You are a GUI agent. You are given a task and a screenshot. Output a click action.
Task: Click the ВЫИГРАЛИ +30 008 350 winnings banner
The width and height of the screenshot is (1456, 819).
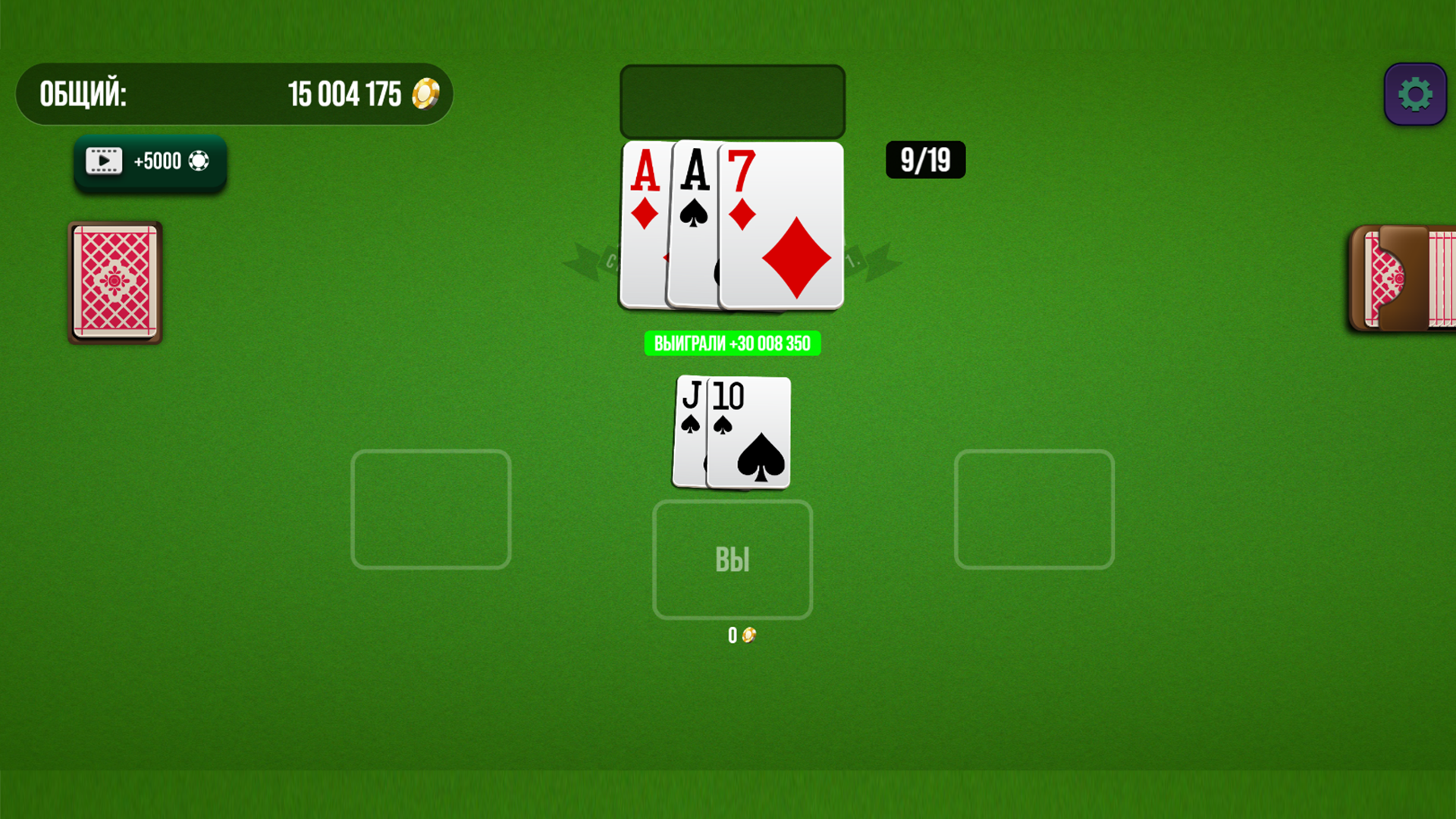pyautogui.click(x=732, y=343)
